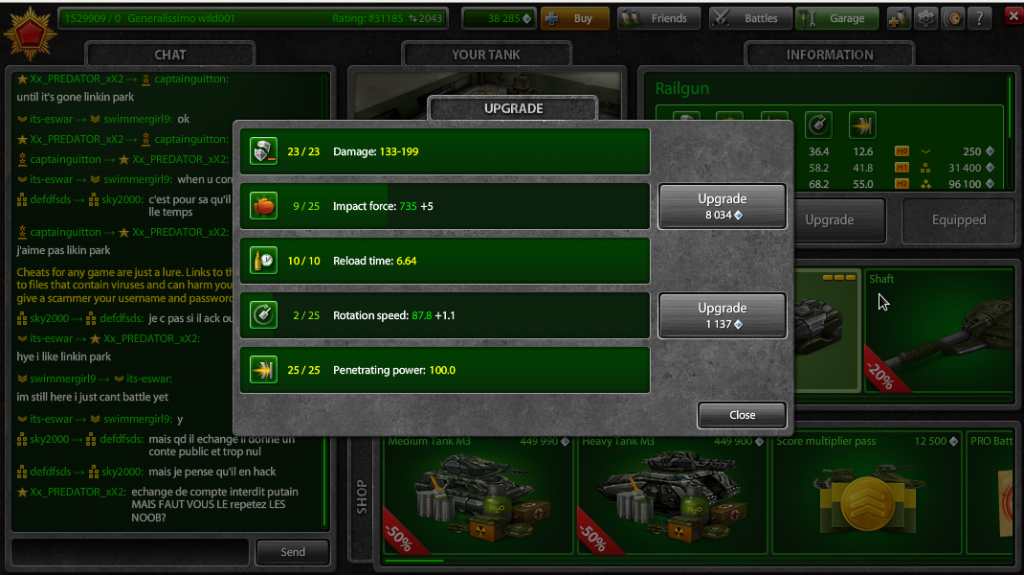This screenshot has width=1024, height=575.
Task: Upgrade the Rotation speed stat
Action: [x=721, y=315]
